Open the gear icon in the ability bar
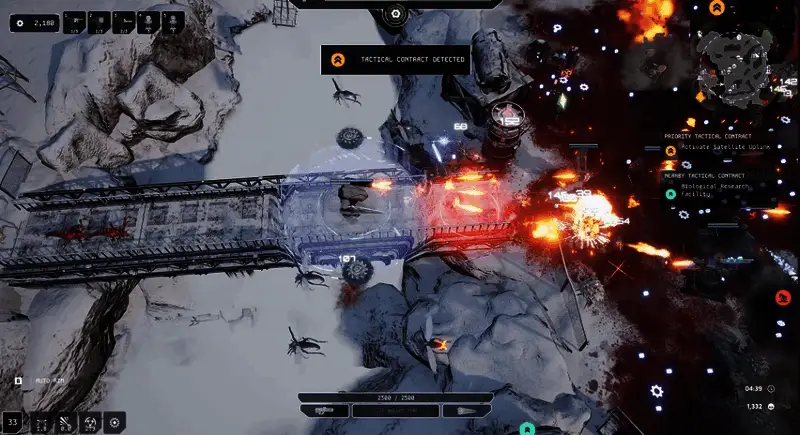The width and height of the screenshot is (800, 435). coord(115,423)
